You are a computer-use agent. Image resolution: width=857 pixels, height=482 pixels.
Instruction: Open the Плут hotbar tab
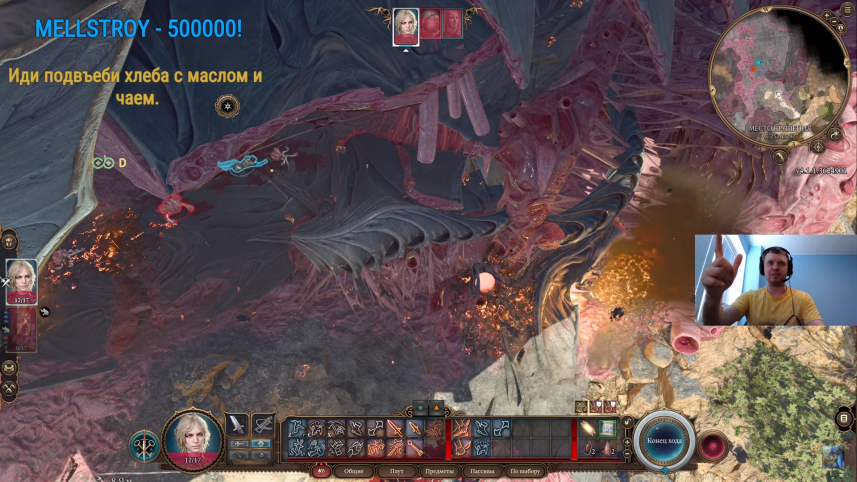tap(397, 471)
